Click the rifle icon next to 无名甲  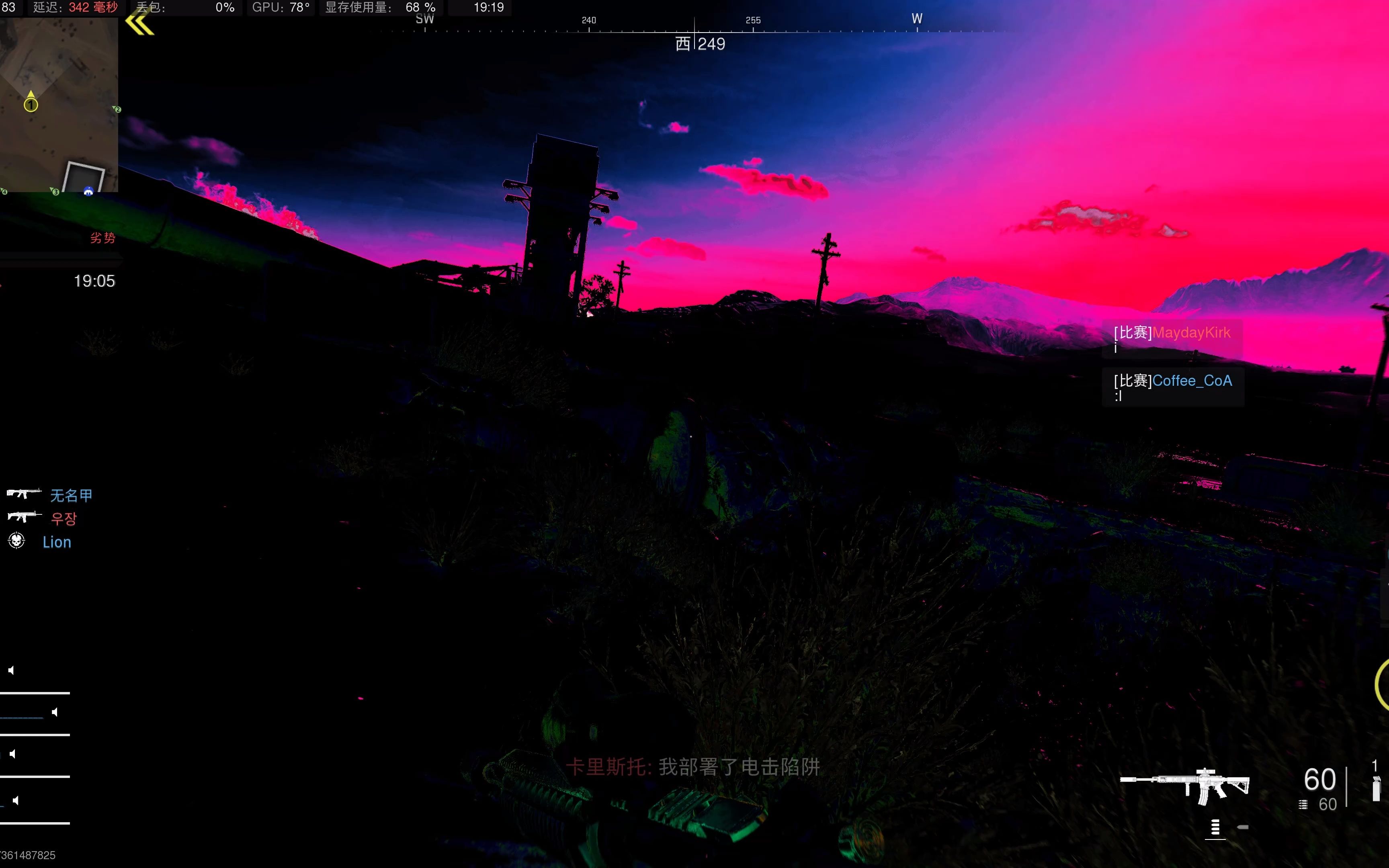(x=24, y=494)
